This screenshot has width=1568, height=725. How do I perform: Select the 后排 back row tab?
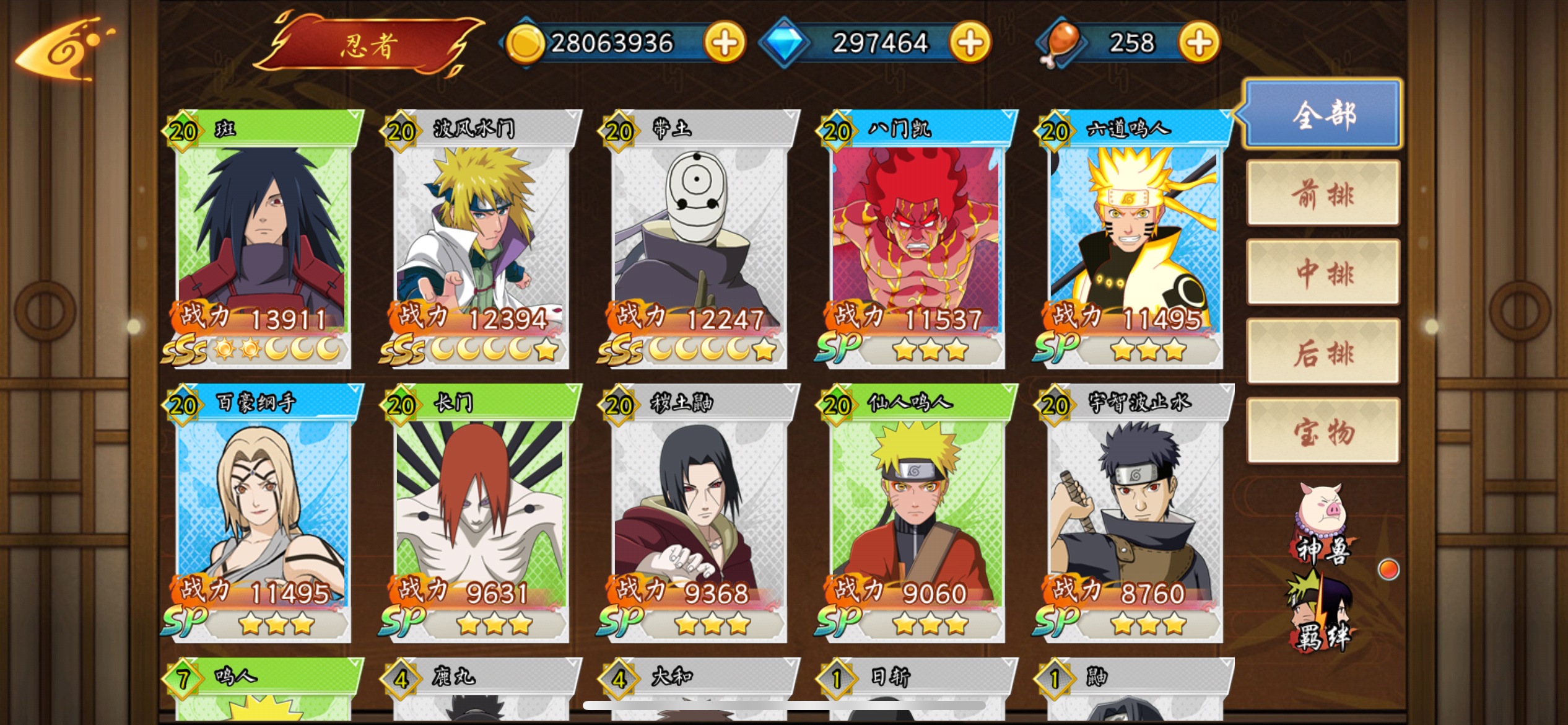tap(1323, 352)
